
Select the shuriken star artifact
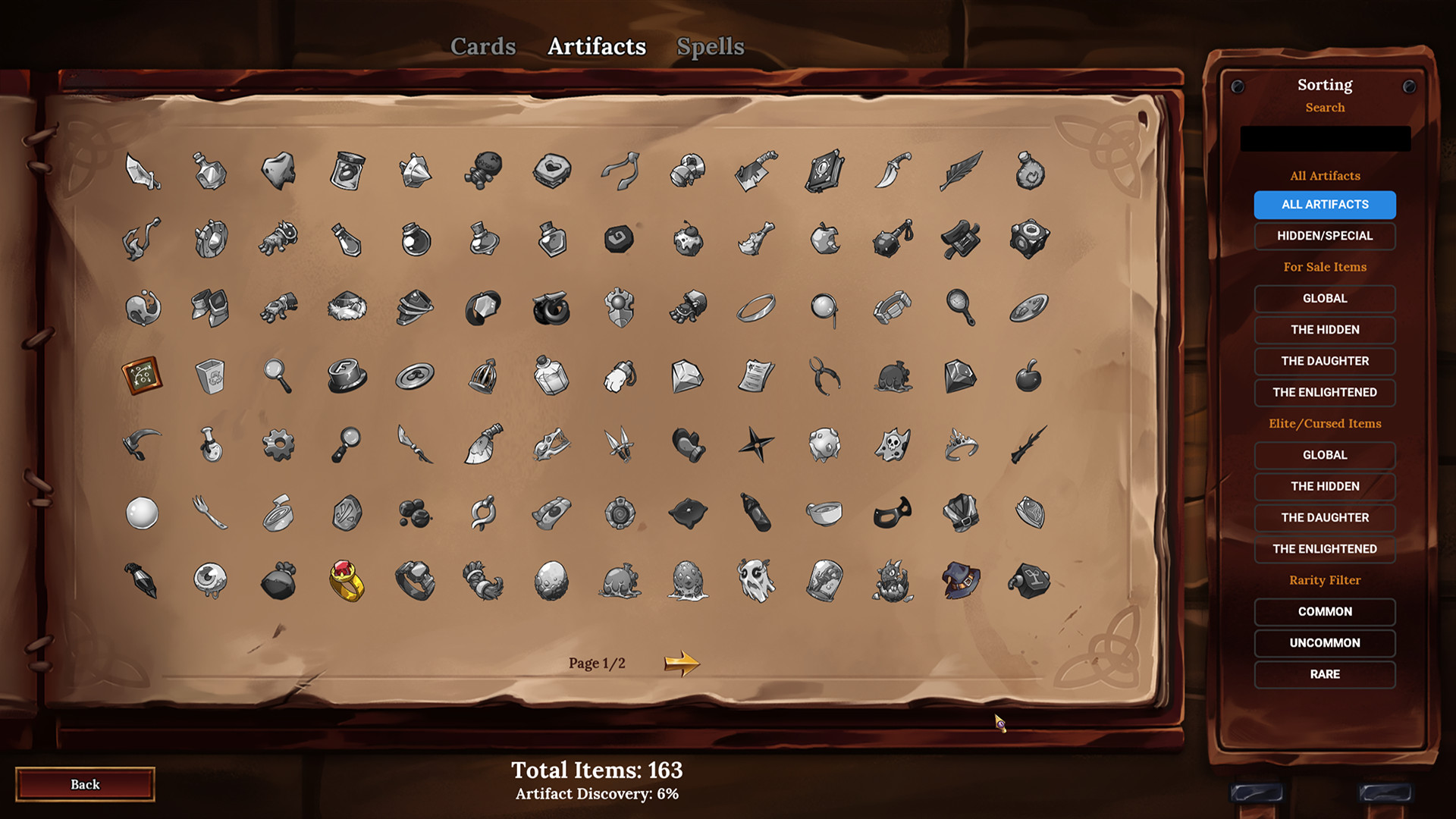[755, 444]
